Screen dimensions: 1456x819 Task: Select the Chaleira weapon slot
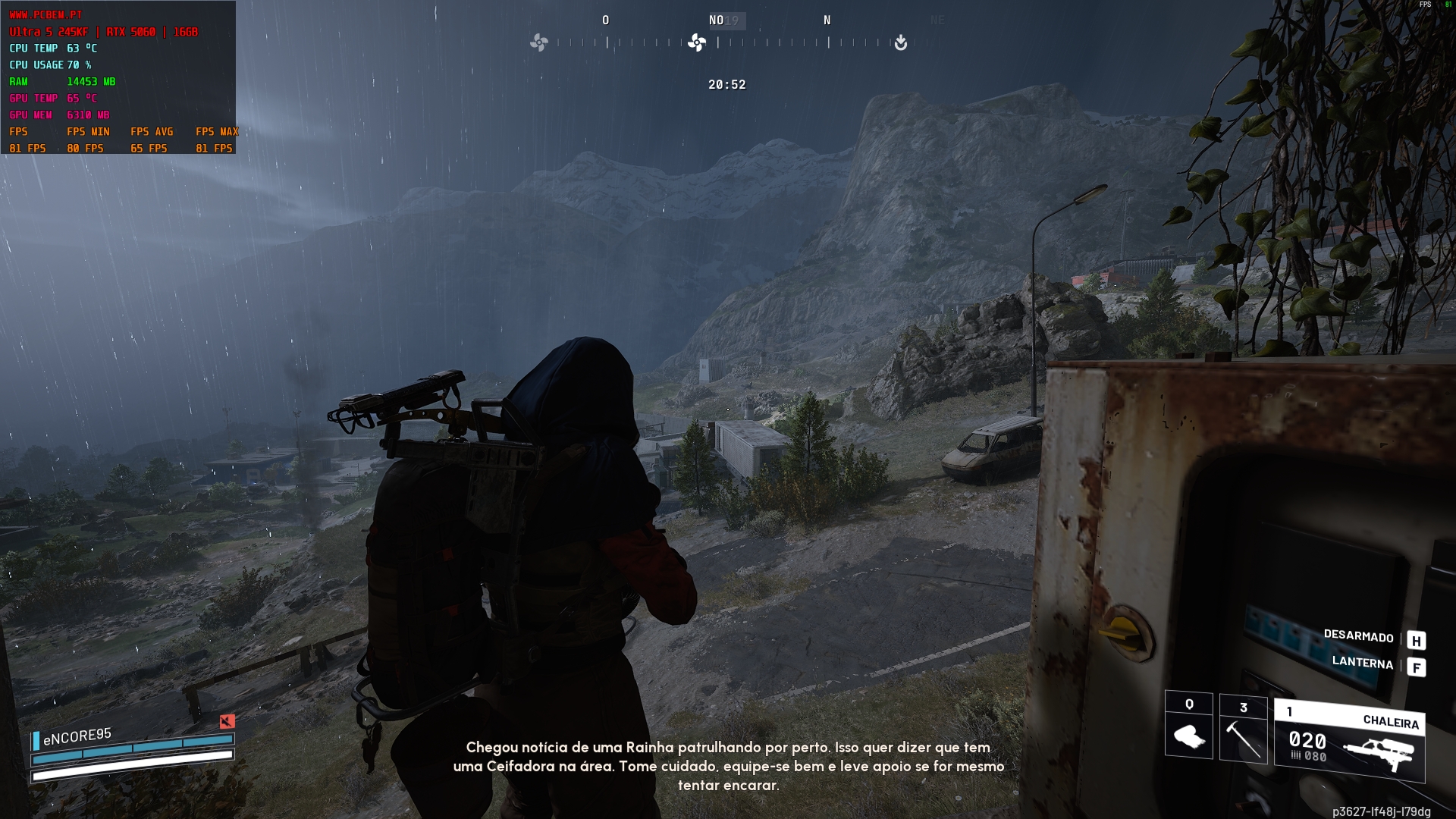[1349, 741]
